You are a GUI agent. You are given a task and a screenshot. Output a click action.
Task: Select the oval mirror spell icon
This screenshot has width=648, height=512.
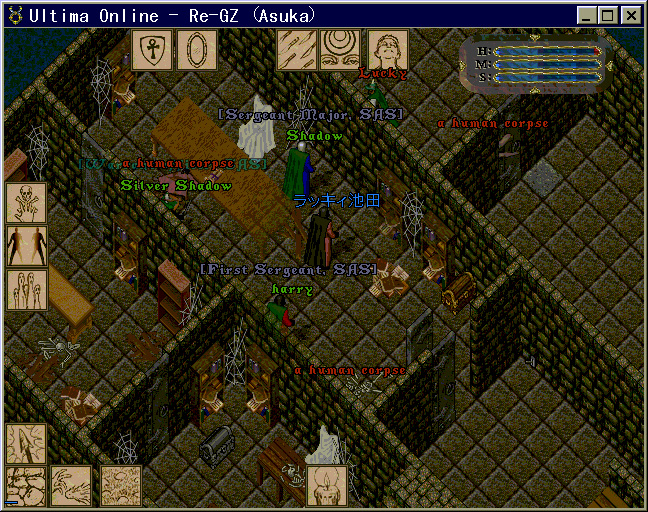pos(196,50)
